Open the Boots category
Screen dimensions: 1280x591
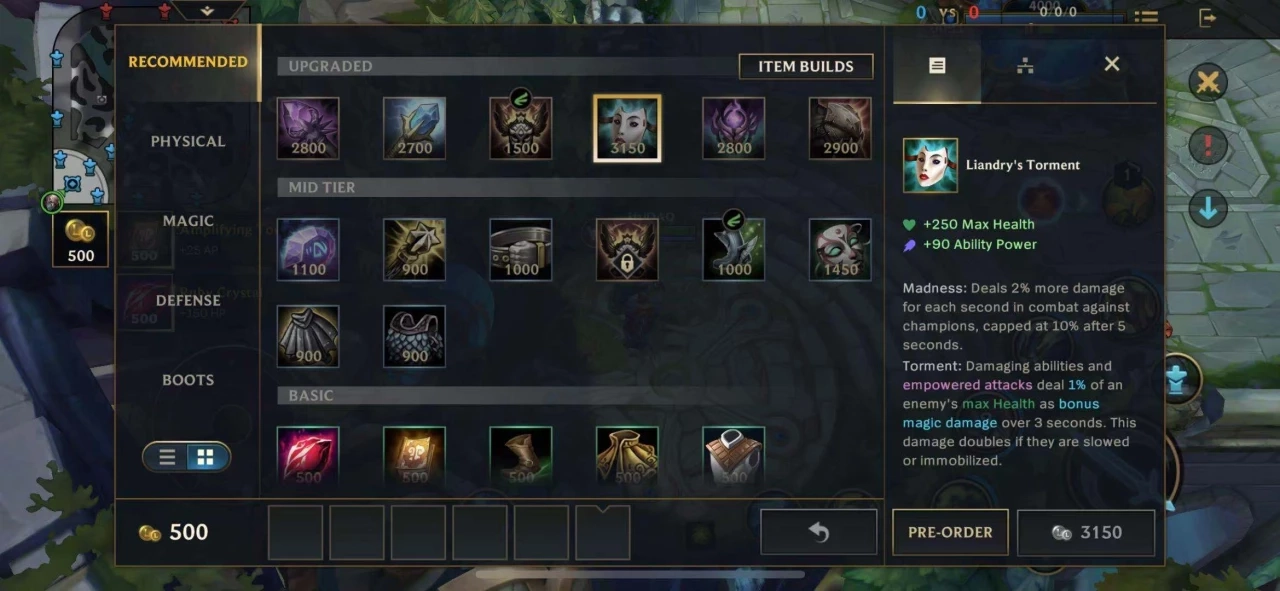[188, 380]
